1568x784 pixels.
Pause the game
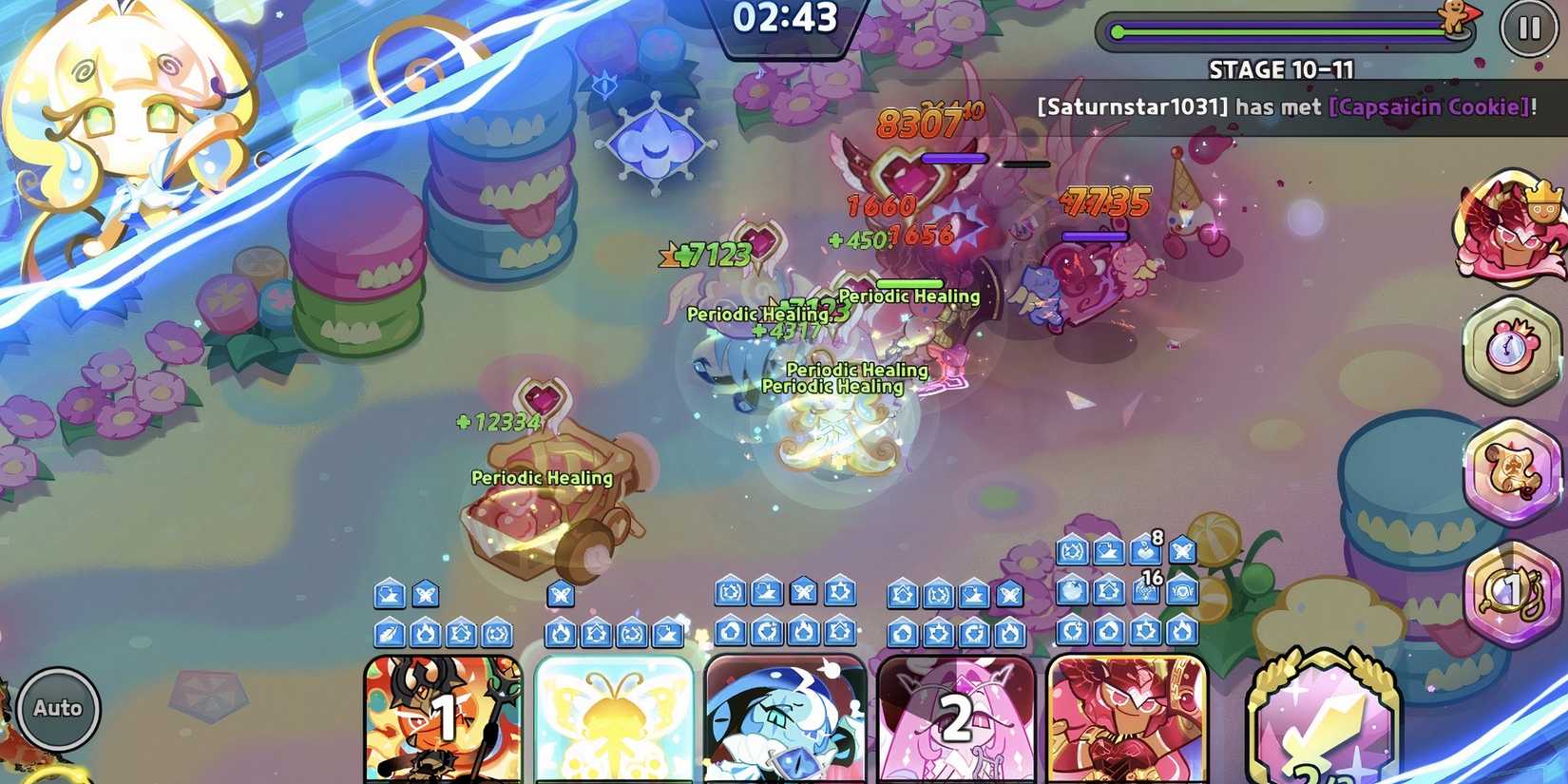click(x=1531, y=29)
